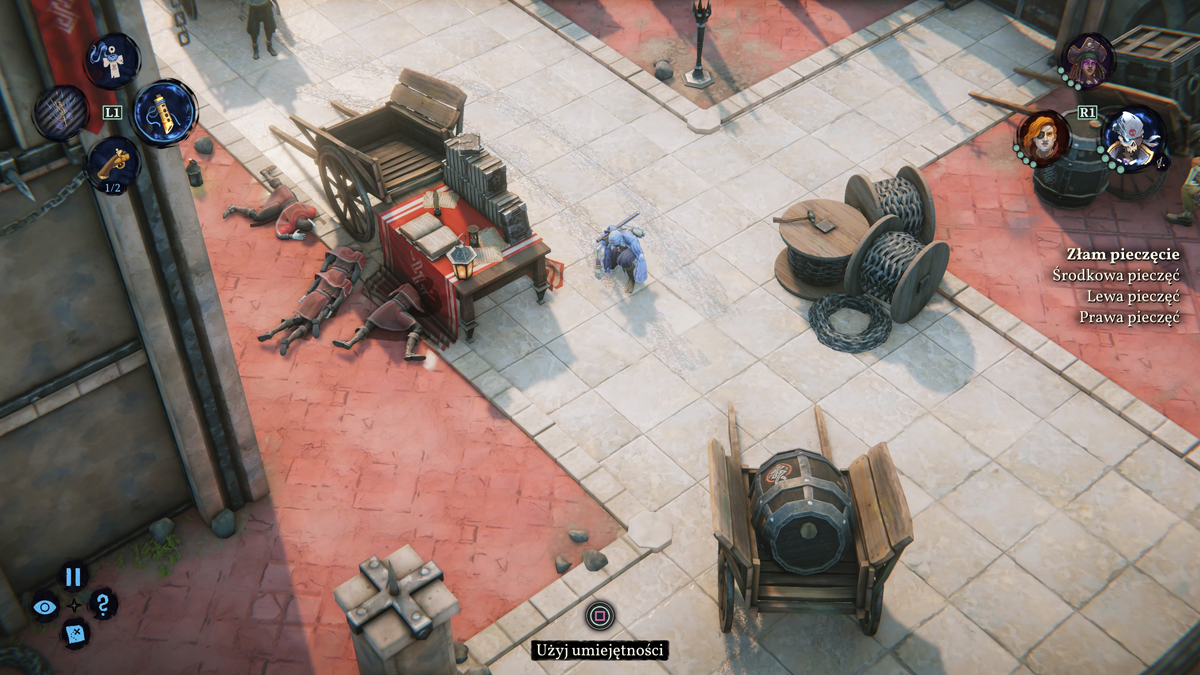The width and height of the screenshot is (1200, 675).
Task: Pick the skeleton bandana character portrait
Action: [1134, 136]
